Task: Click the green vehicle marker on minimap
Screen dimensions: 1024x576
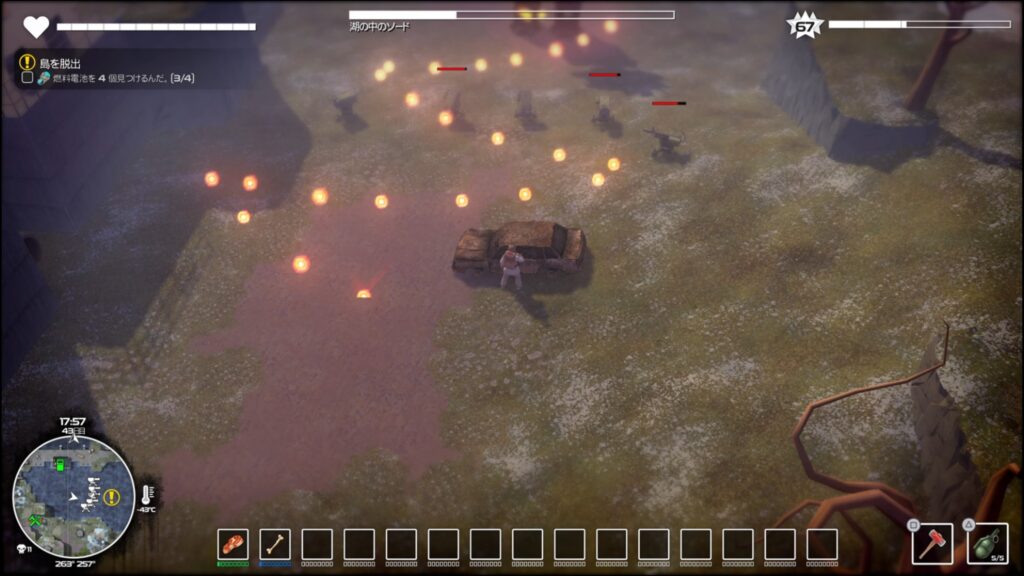Action: coord(59,464)
